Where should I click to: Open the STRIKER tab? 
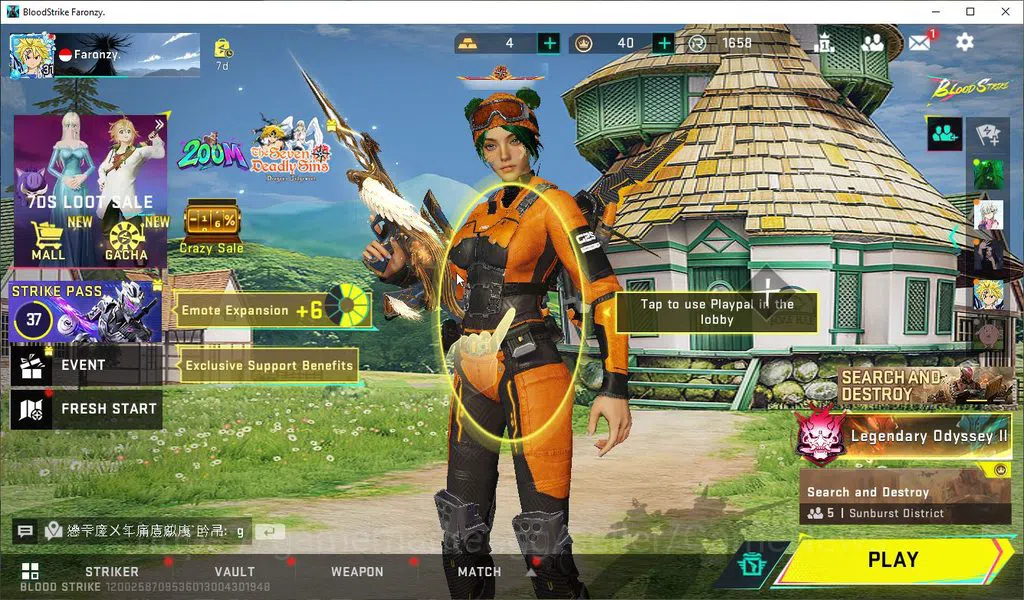[x=112, y=572]
